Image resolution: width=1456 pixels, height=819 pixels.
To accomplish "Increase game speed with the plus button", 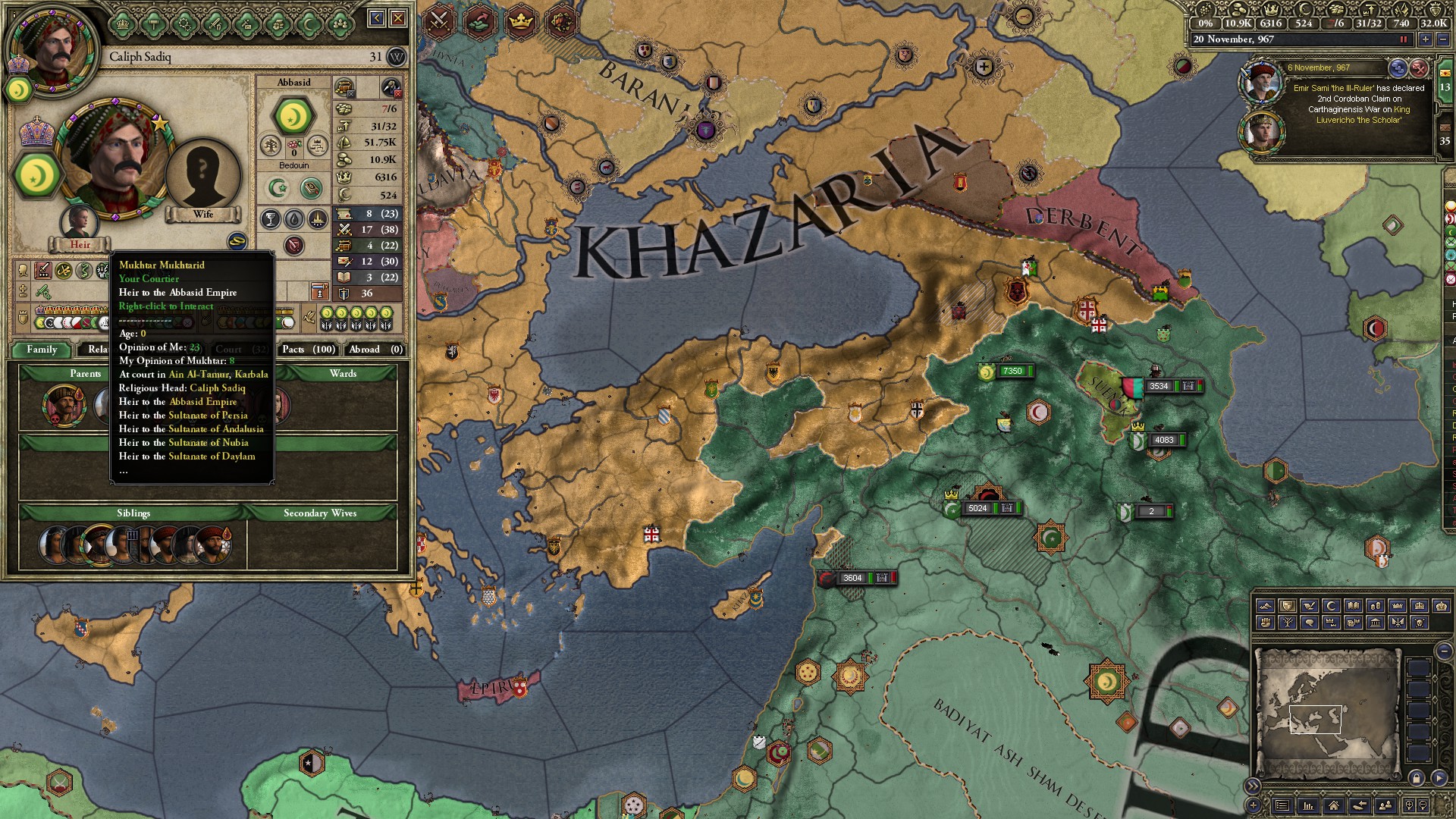I will (1425, 38).
